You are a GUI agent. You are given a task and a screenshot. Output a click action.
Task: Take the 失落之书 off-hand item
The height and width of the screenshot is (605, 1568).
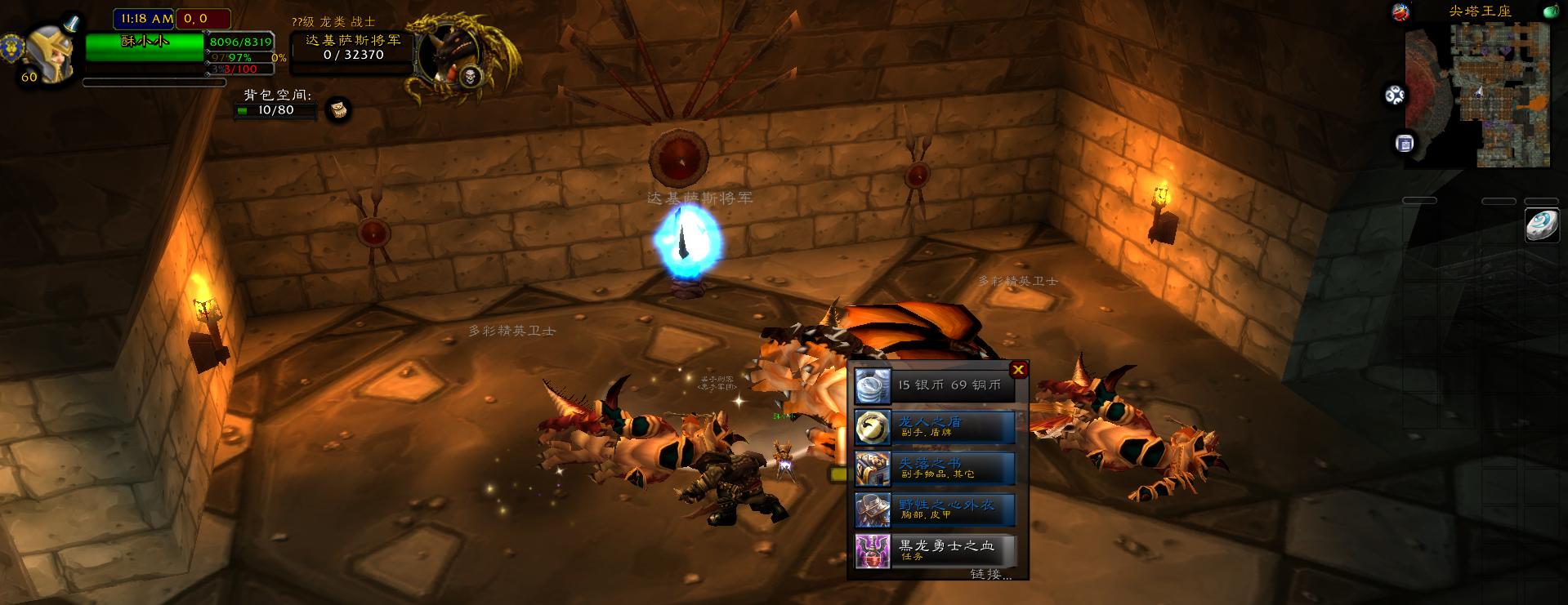coord(935,469)
